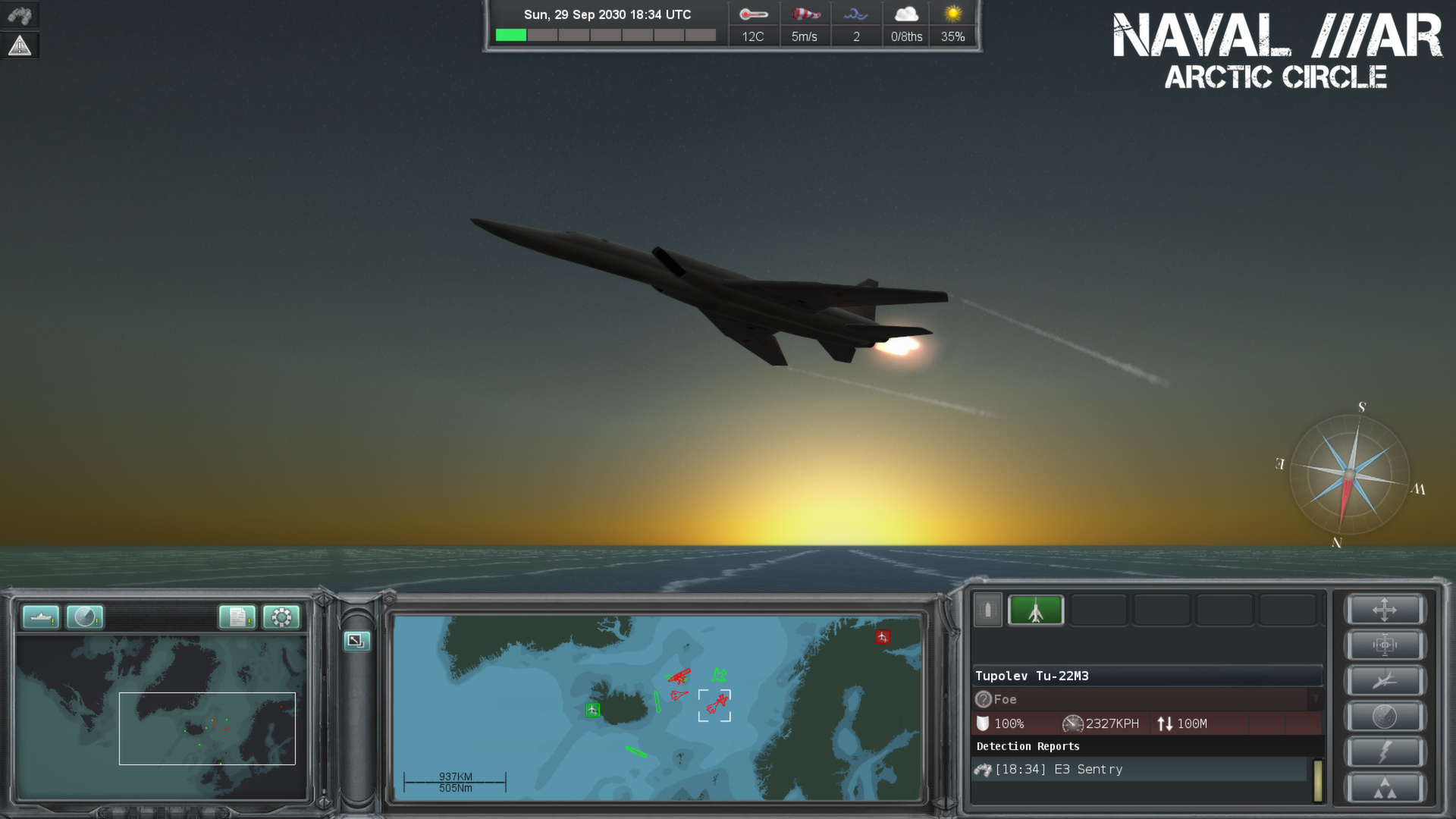Open the gear settings icon
Screen dimensions: 1456x819
pyautogui.click(x=281, y=617)
